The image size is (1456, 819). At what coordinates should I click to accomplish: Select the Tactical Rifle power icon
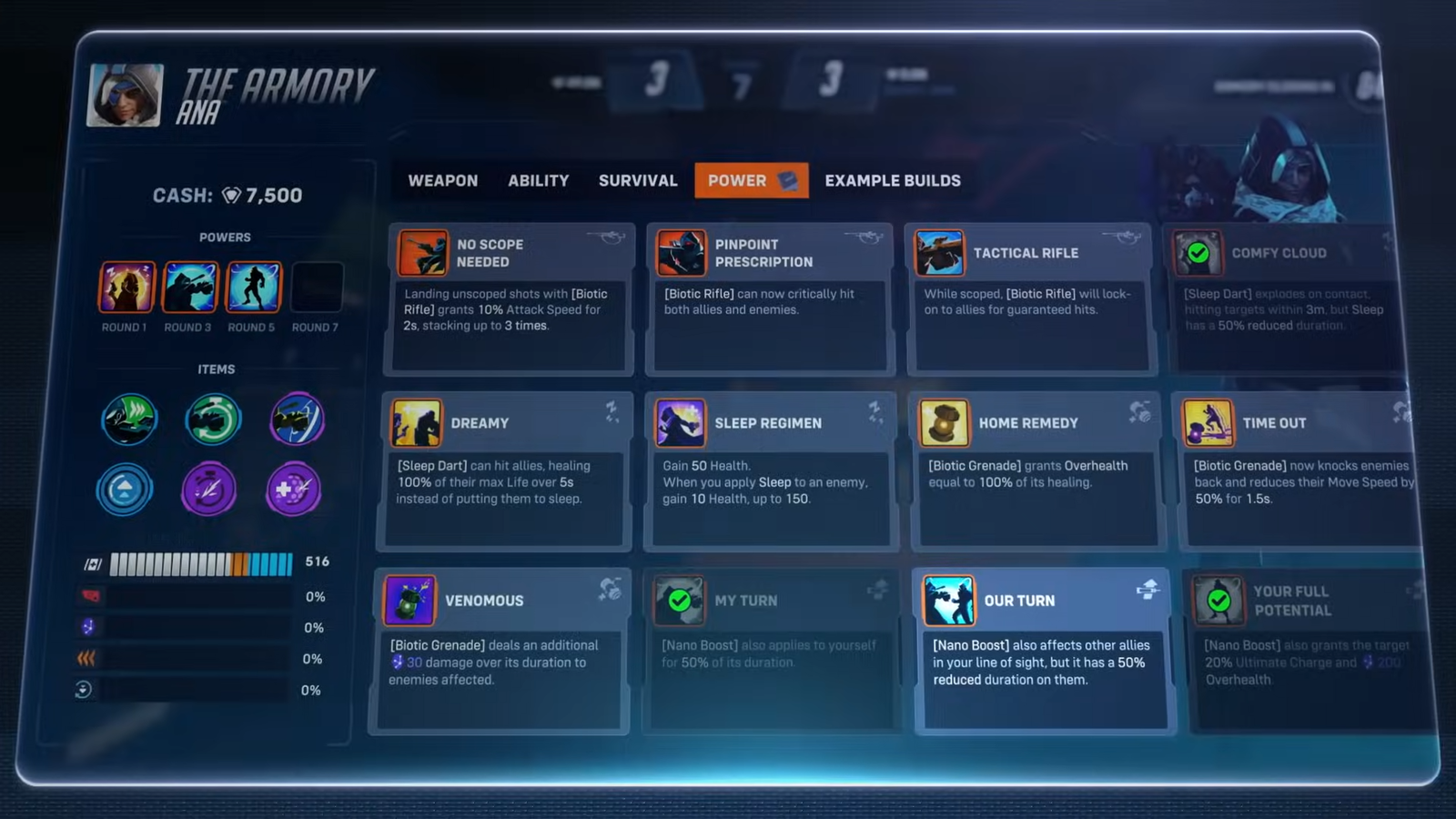(x=940, y=253)
